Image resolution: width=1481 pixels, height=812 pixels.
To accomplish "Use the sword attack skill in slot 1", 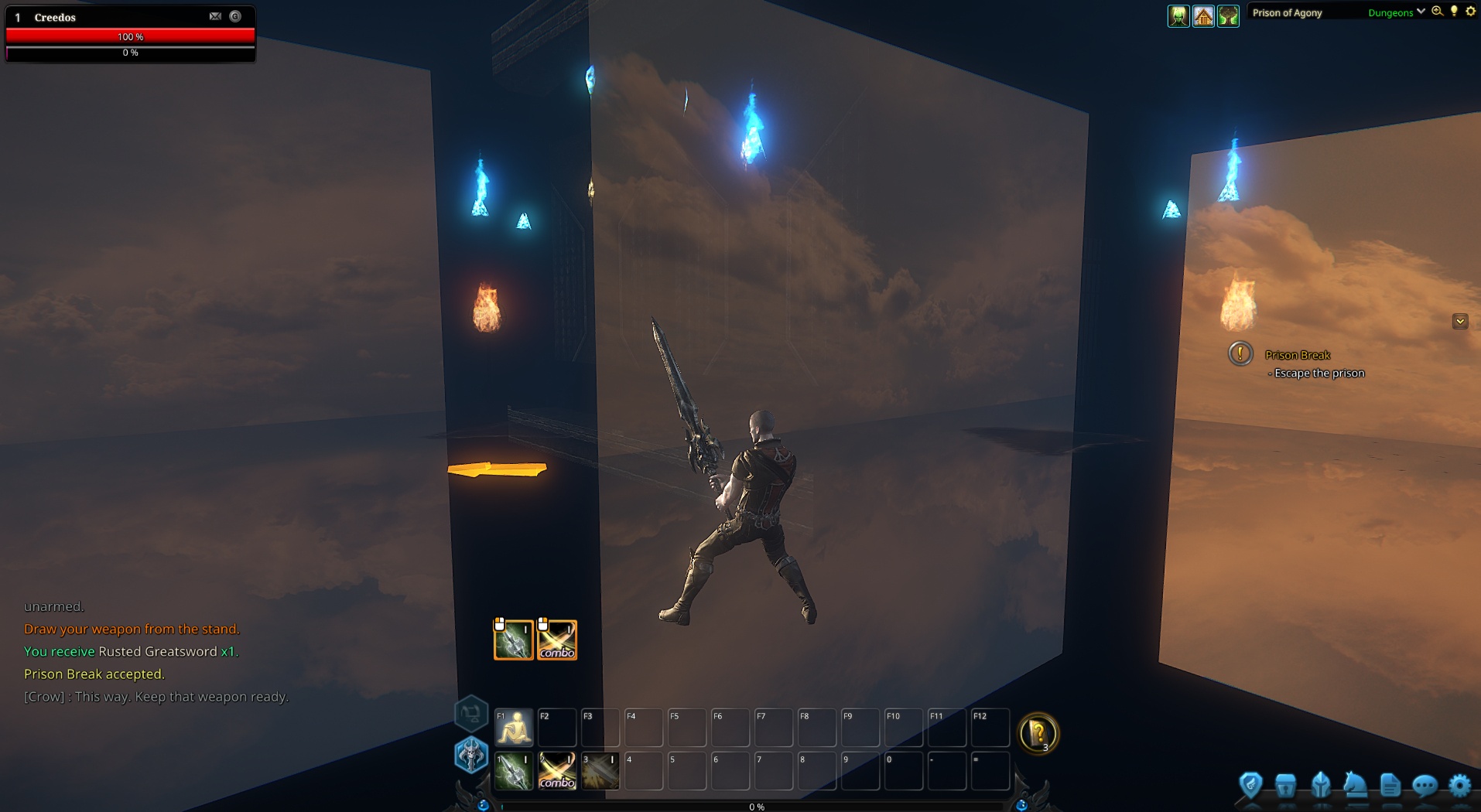I will [514, 771].
